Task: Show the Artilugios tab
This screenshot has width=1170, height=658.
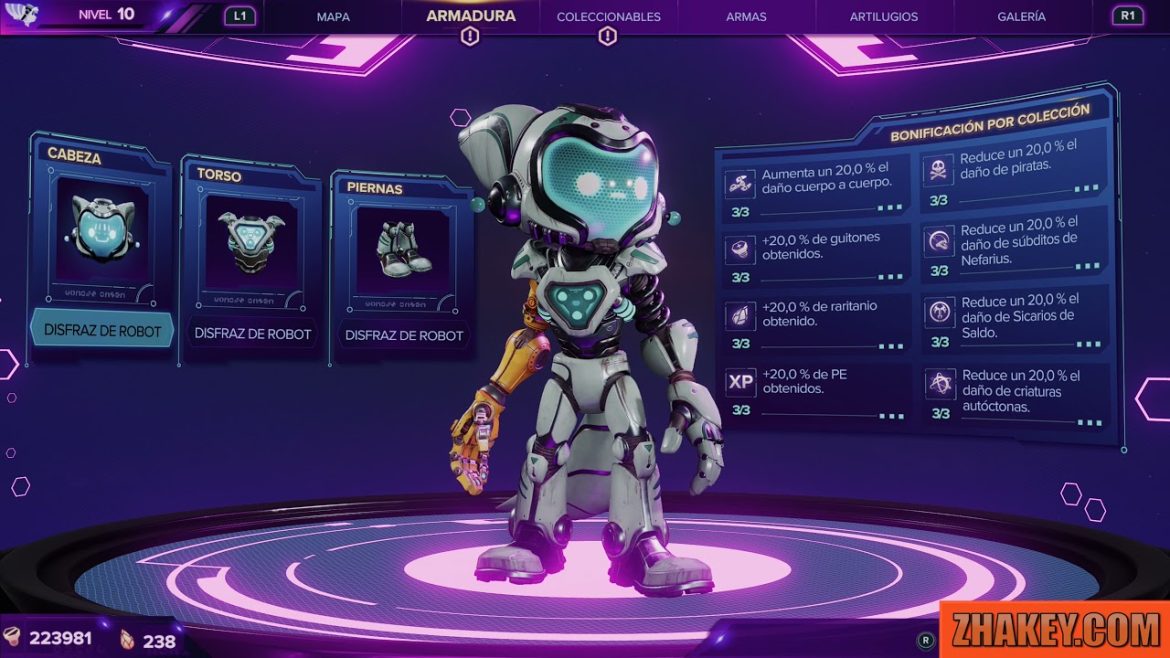Action: click(x=883, y=17)
